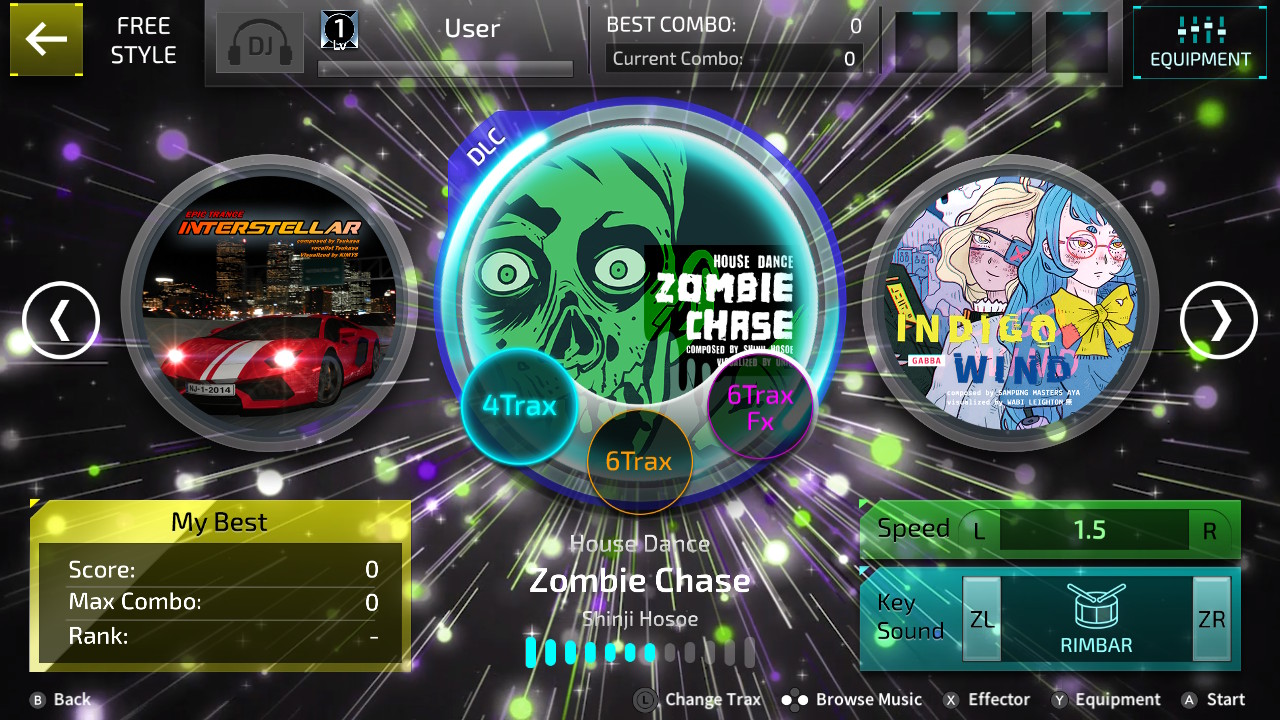Screen dimensions: 1280x720
Task: Open the Free Style header
Action: coord(142,40)
